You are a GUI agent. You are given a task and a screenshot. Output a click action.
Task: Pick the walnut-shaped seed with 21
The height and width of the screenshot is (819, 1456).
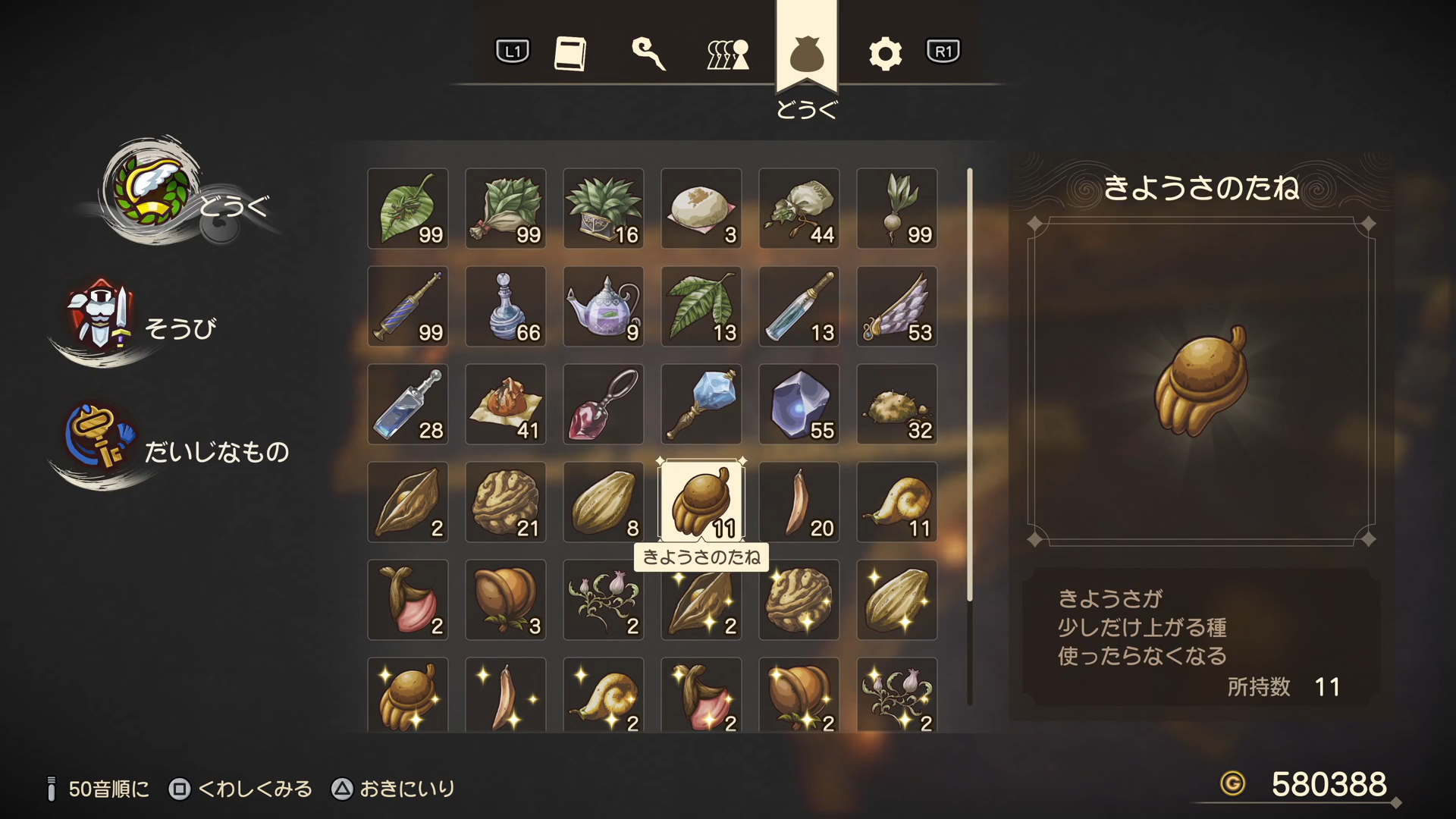click(x=506, y=502)
